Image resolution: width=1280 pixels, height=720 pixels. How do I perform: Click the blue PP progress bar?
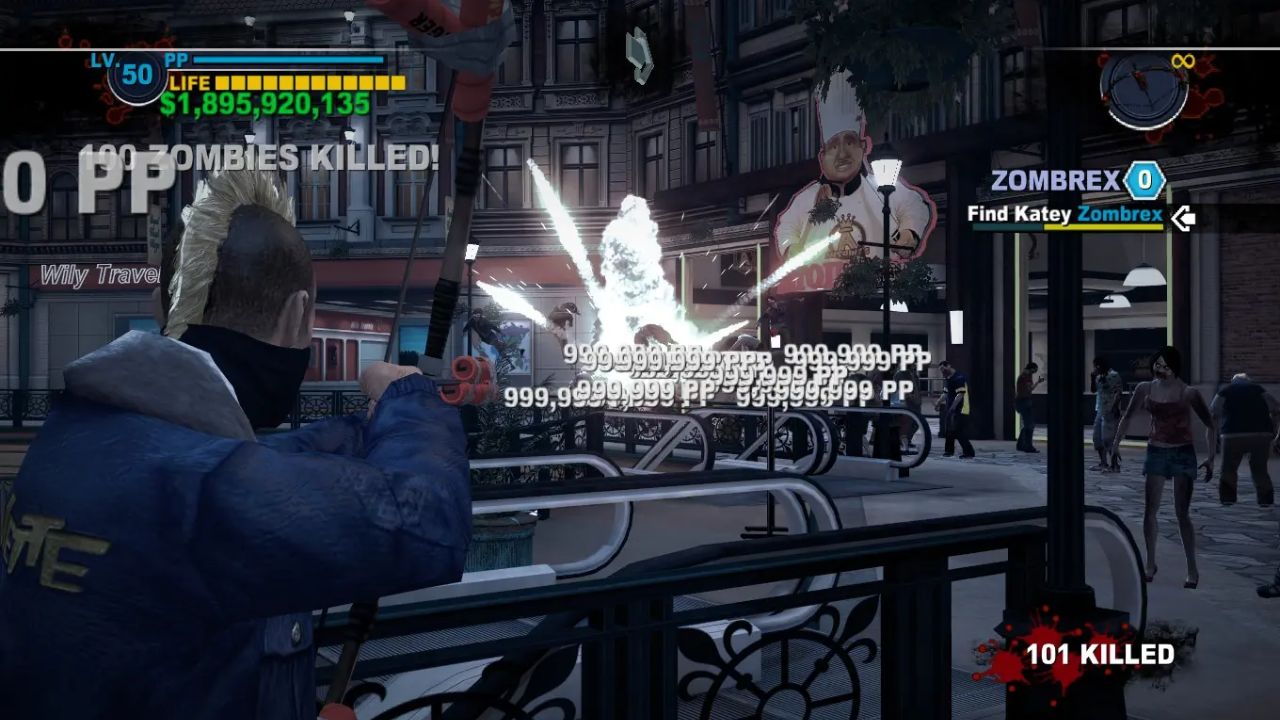[290, 60]
